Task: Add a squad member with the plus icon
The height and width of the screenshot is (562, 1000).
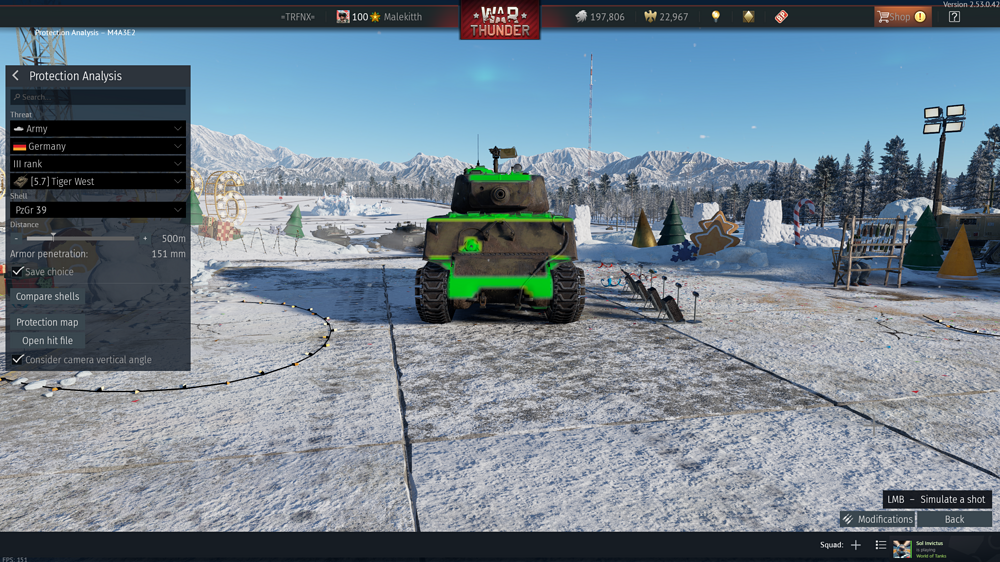Action: 855,545
